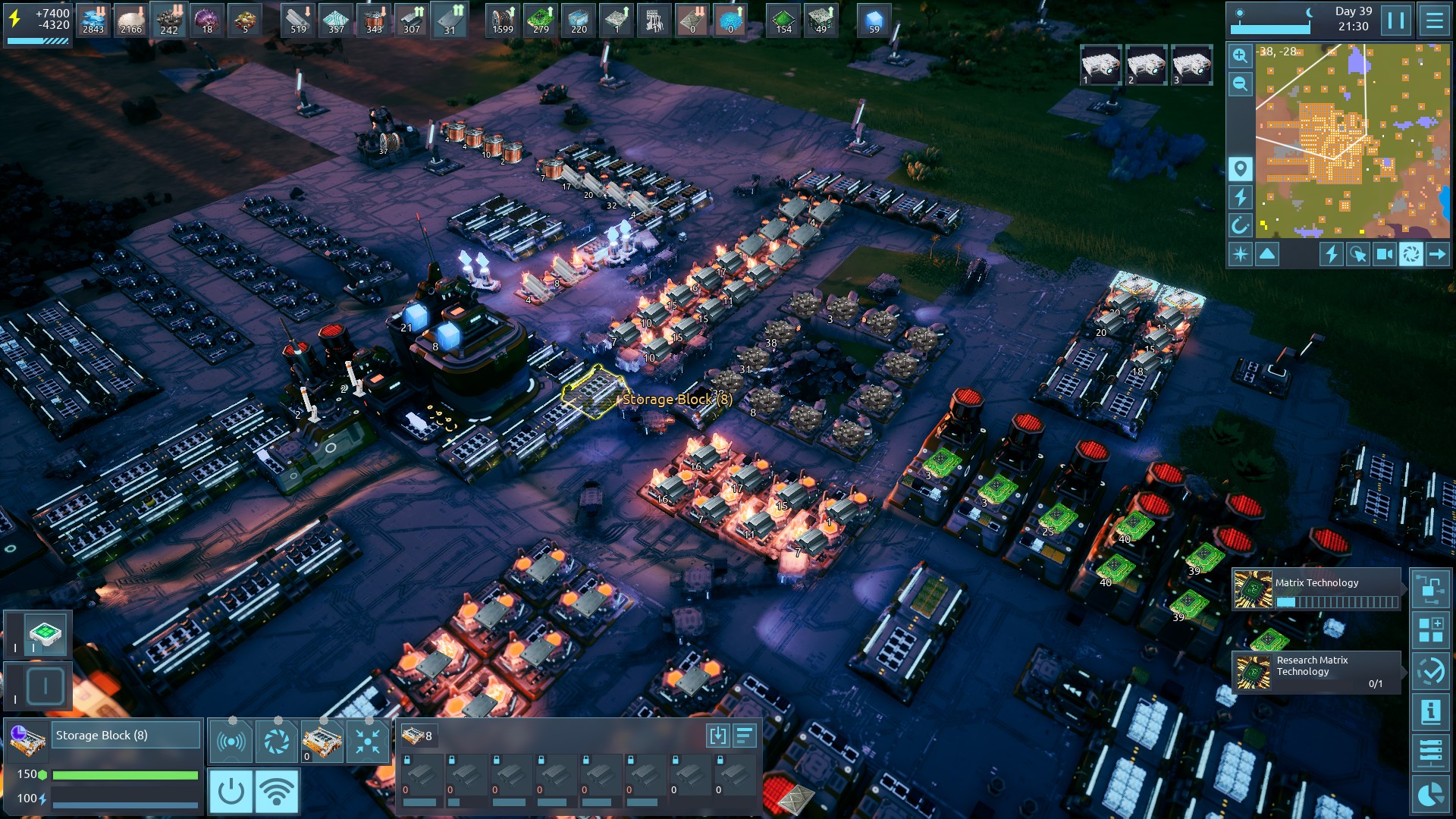1456x819 pixels.
Task: Select the green circuit board slot on left
Action: click(x=45, y=634)
